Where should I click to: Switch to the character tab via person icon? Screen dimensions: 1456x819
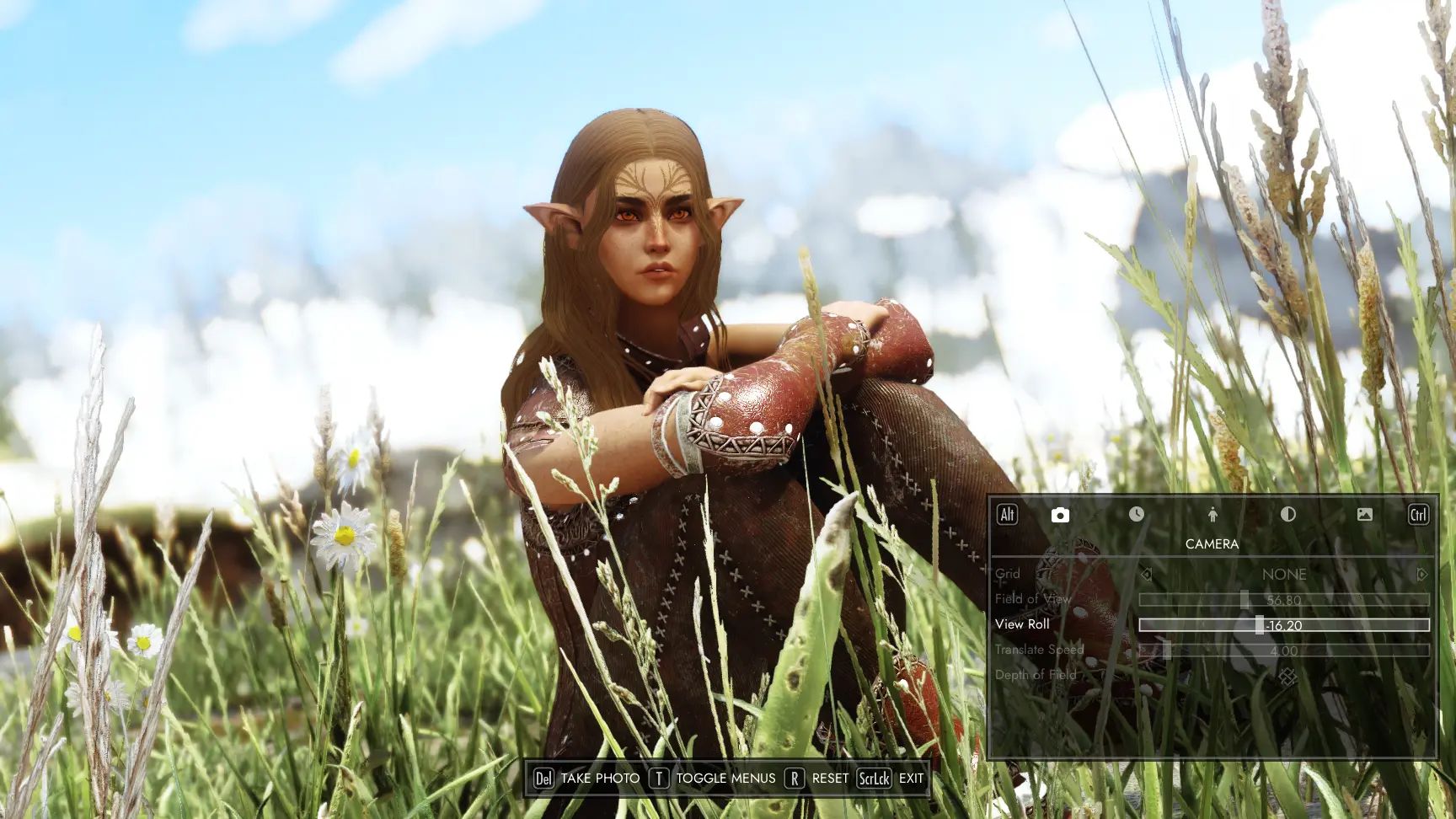pyautogui.click(x=1213, y=515)
